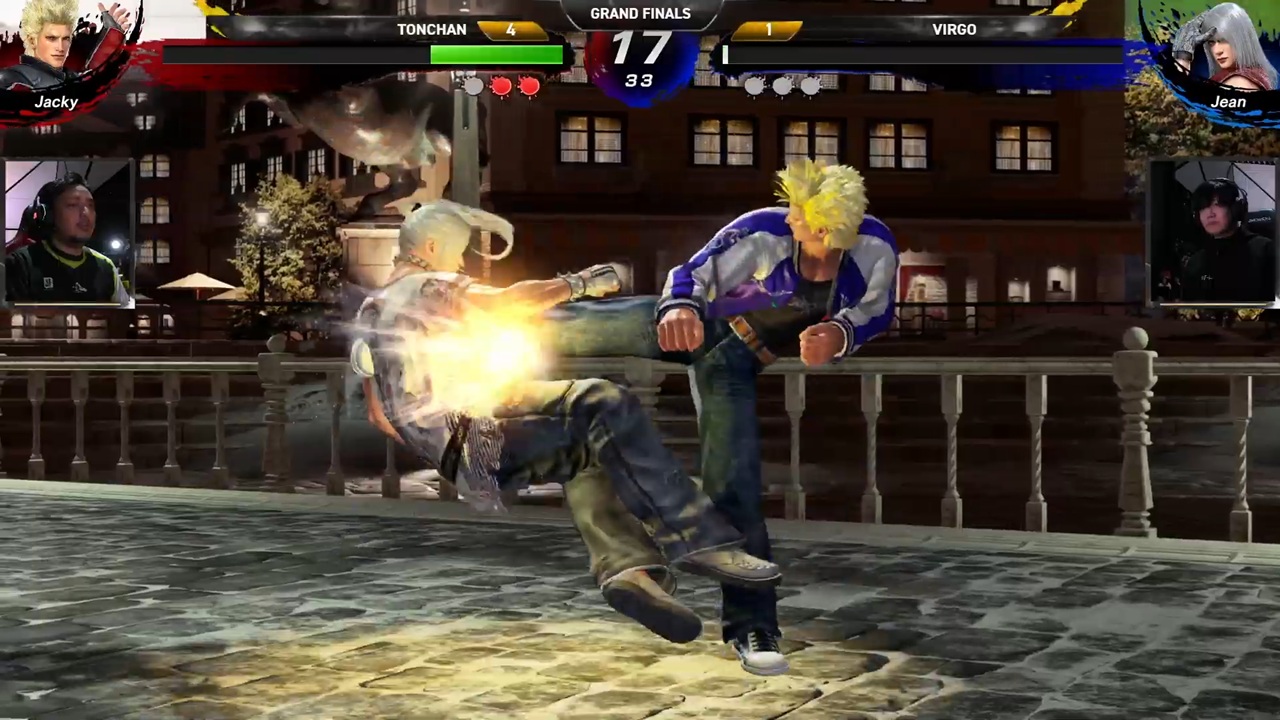Select the webcam feed below Jean's portrait
Screen dimensions: 1280x720
[x=1212, y=232]
